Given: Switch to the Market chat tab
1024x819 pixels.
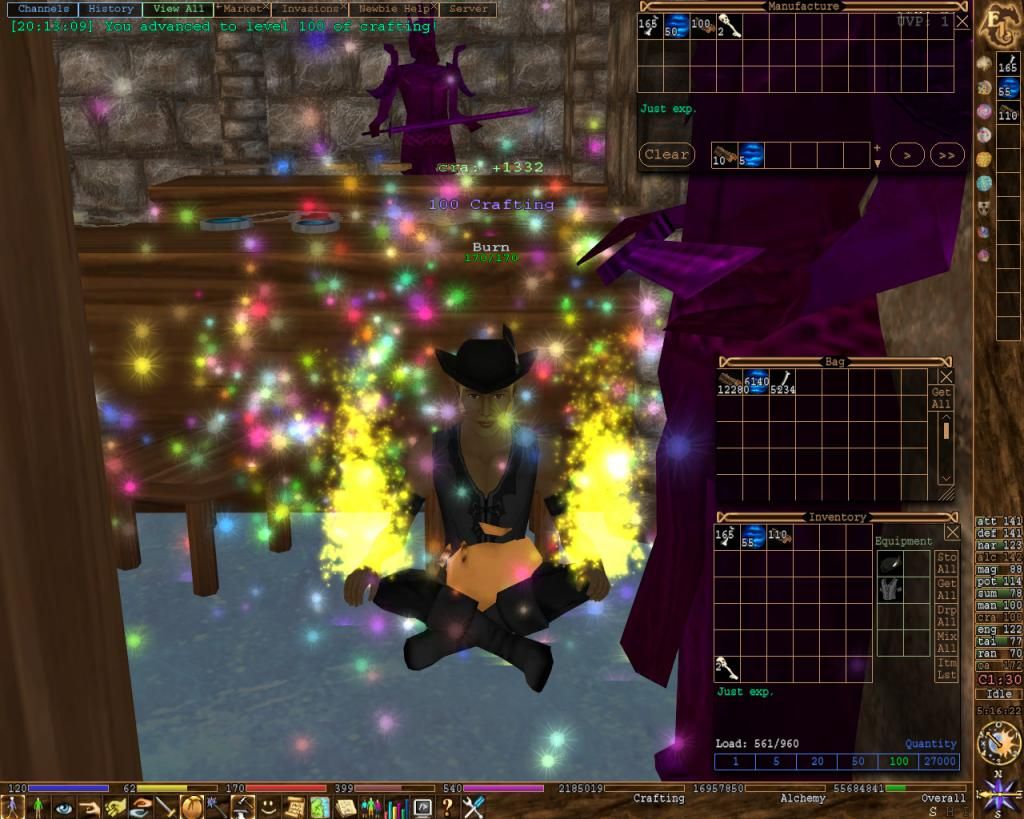Looking at the screenshot, I should 242,9.
